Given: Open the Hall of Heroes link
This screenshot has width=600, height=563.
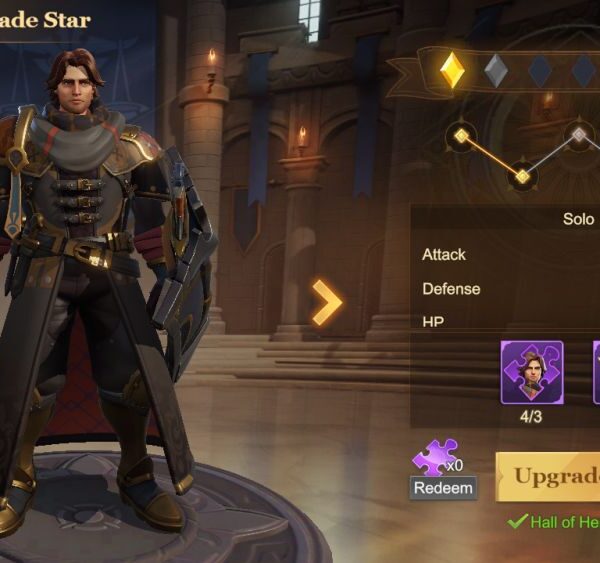Looking at the screenshot, I should coord(562,522).
